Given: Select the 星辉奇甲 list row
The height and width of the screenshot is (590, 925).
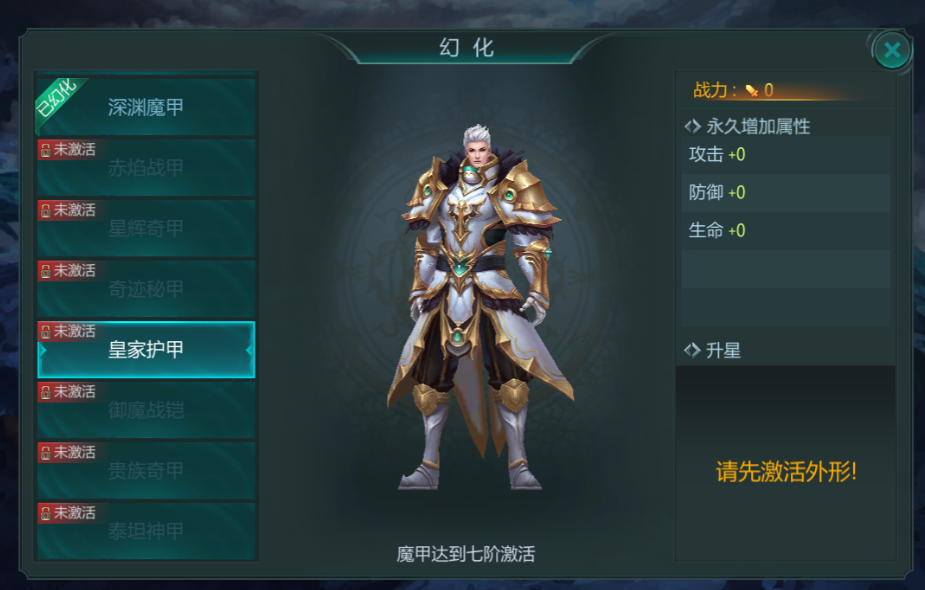Looking at the screenshot, I should (x=146, y=228).
